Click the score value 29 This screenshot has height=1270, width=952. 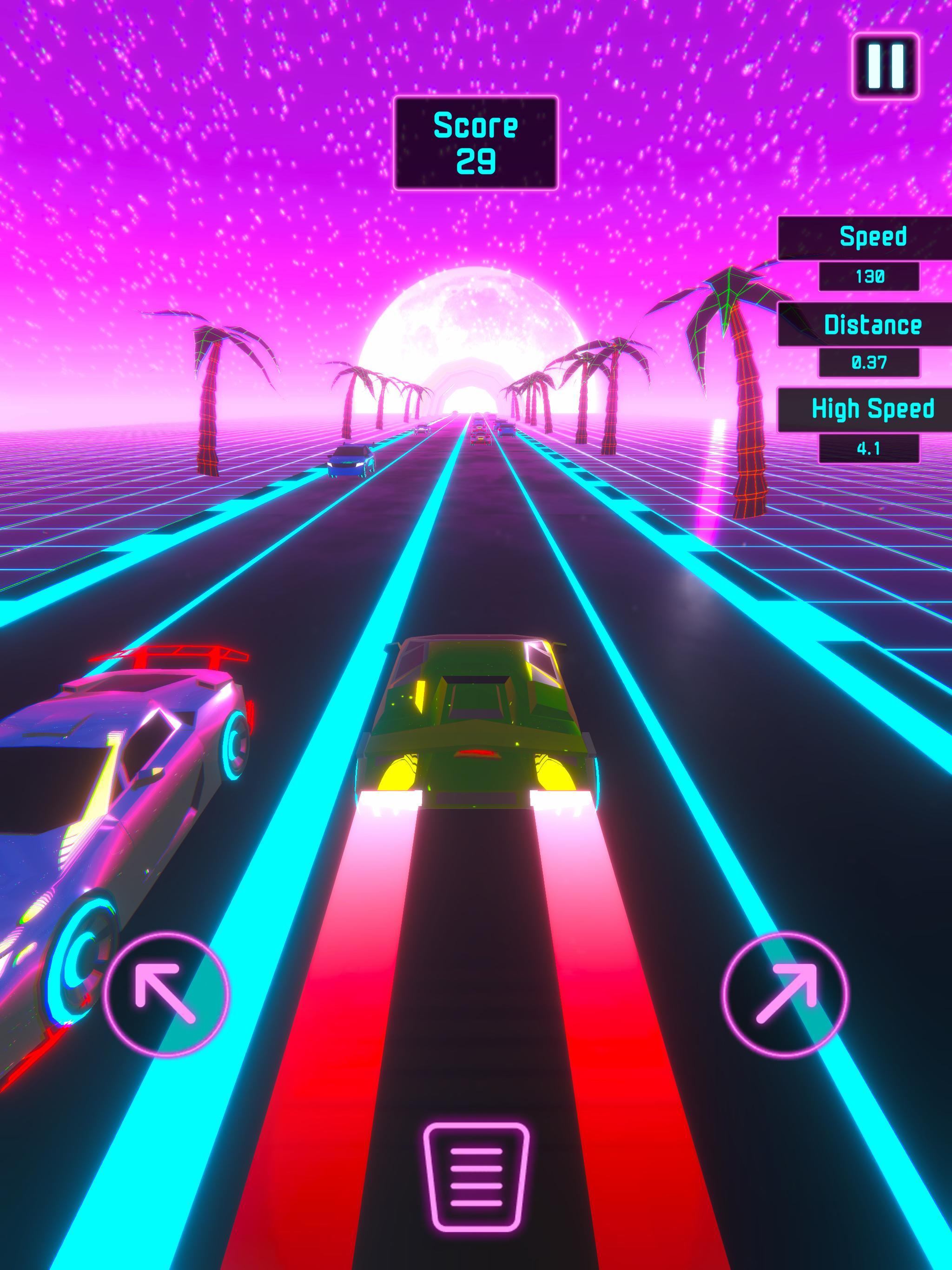(477, 161)
